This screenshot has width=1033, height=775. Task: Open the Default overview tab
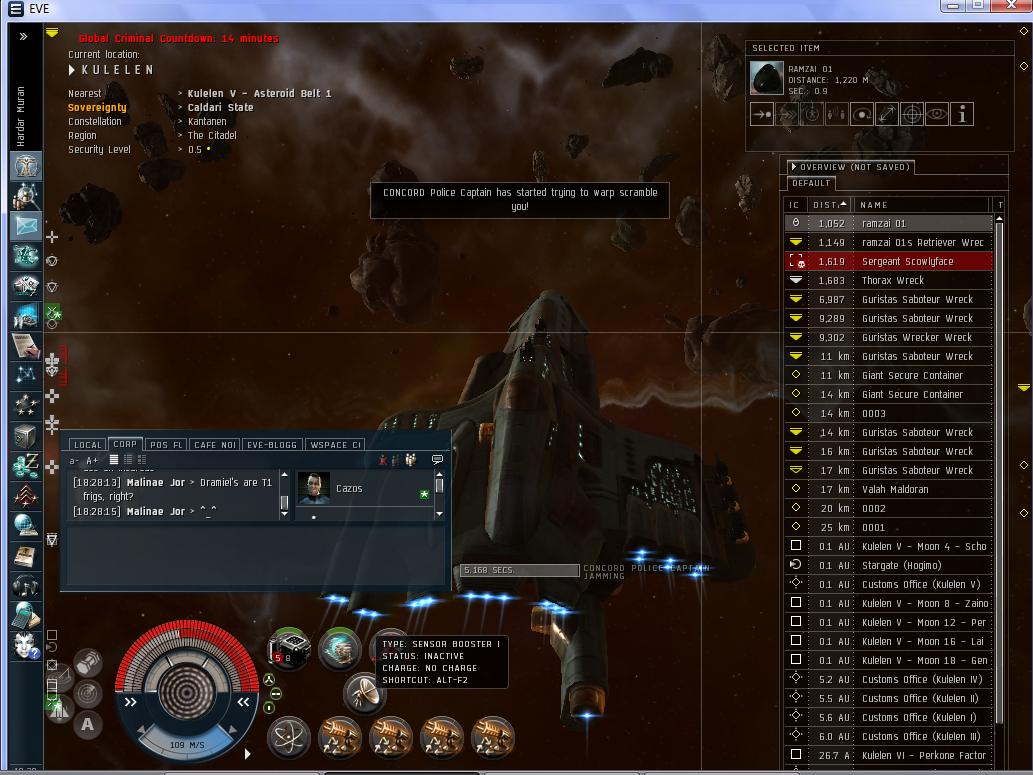tap(811, 183)
